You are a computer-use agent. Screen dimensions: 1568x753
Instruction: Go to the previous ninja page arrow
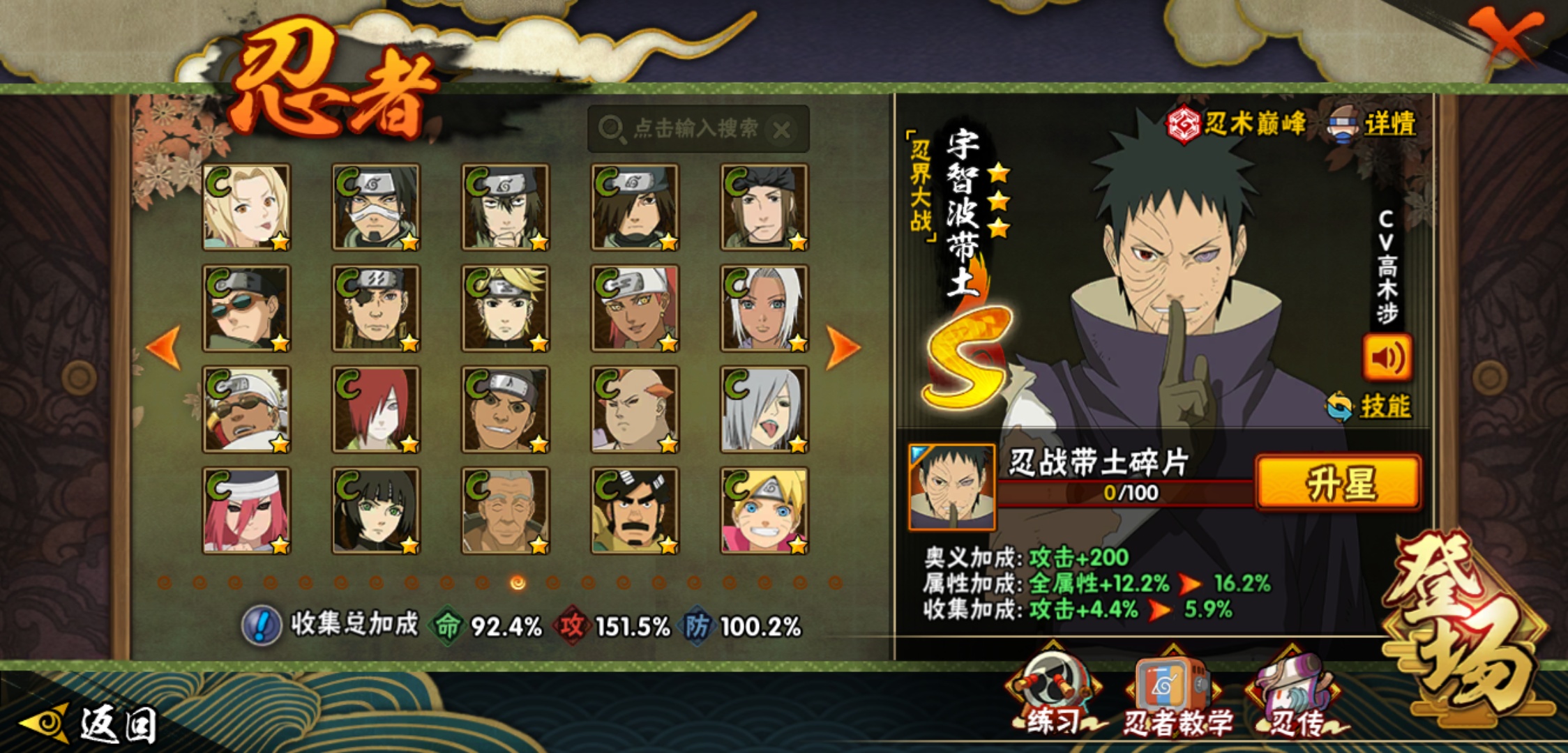164,347
